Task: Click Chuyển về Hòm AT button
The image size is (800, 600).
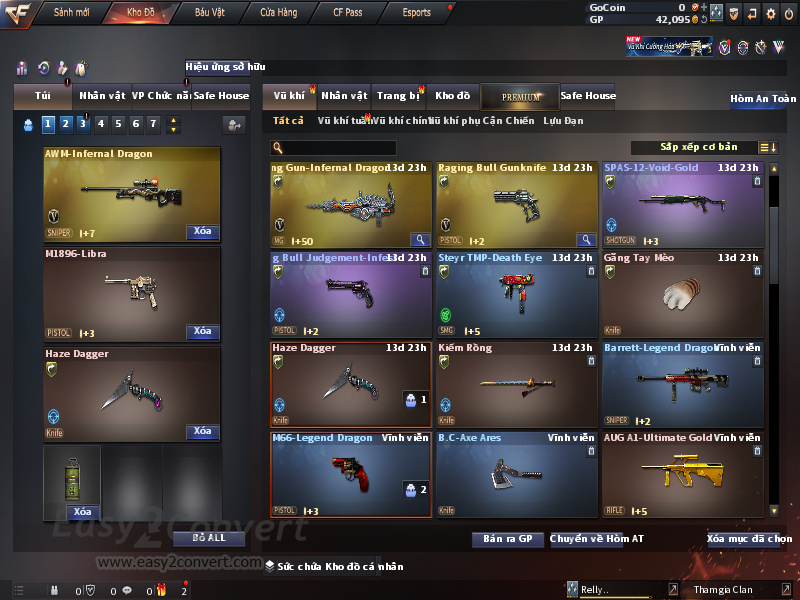Action: [597, 539]
